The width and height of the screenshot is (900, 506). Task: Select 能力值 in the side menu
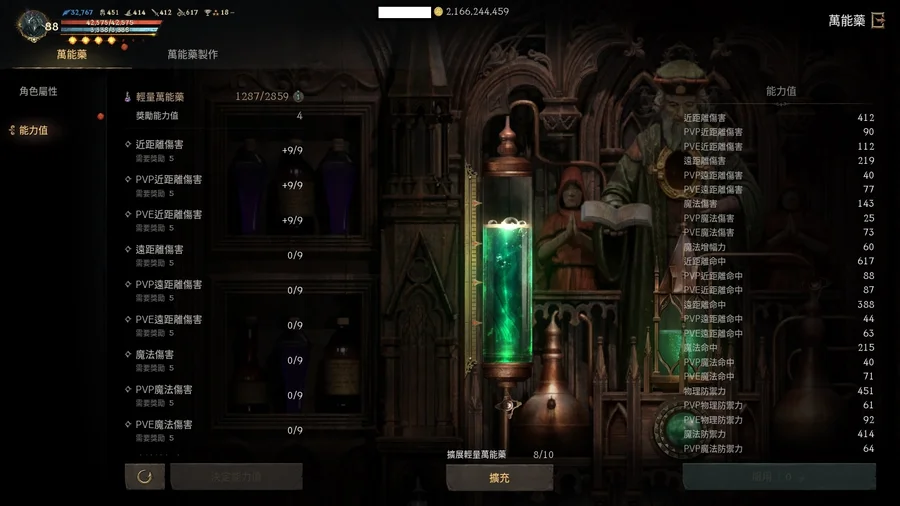34,131
